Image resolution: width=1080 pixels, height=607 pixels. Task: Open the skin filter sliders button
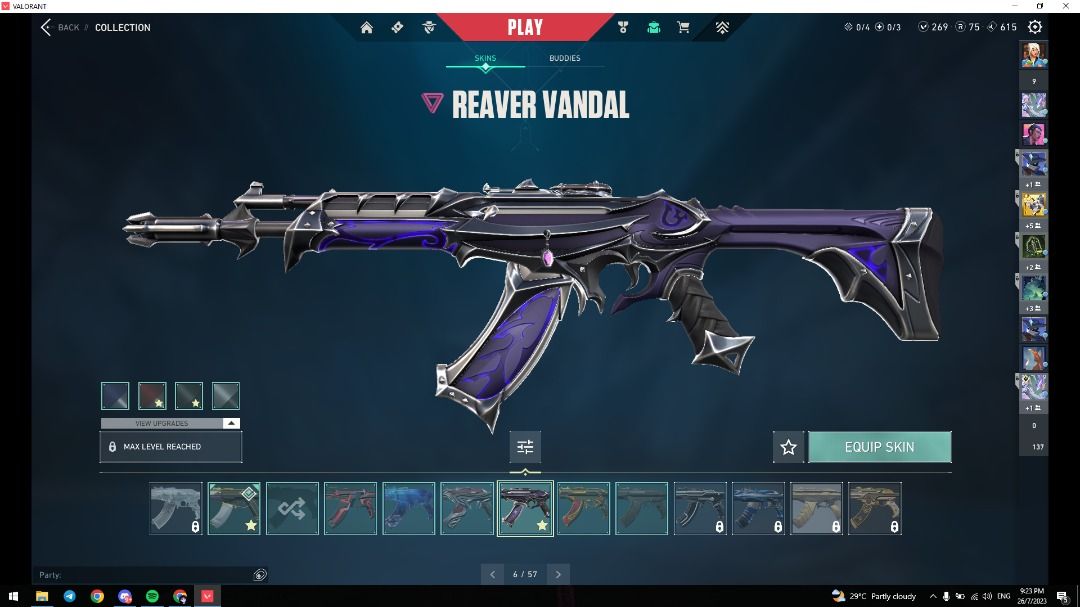(525, 447)
